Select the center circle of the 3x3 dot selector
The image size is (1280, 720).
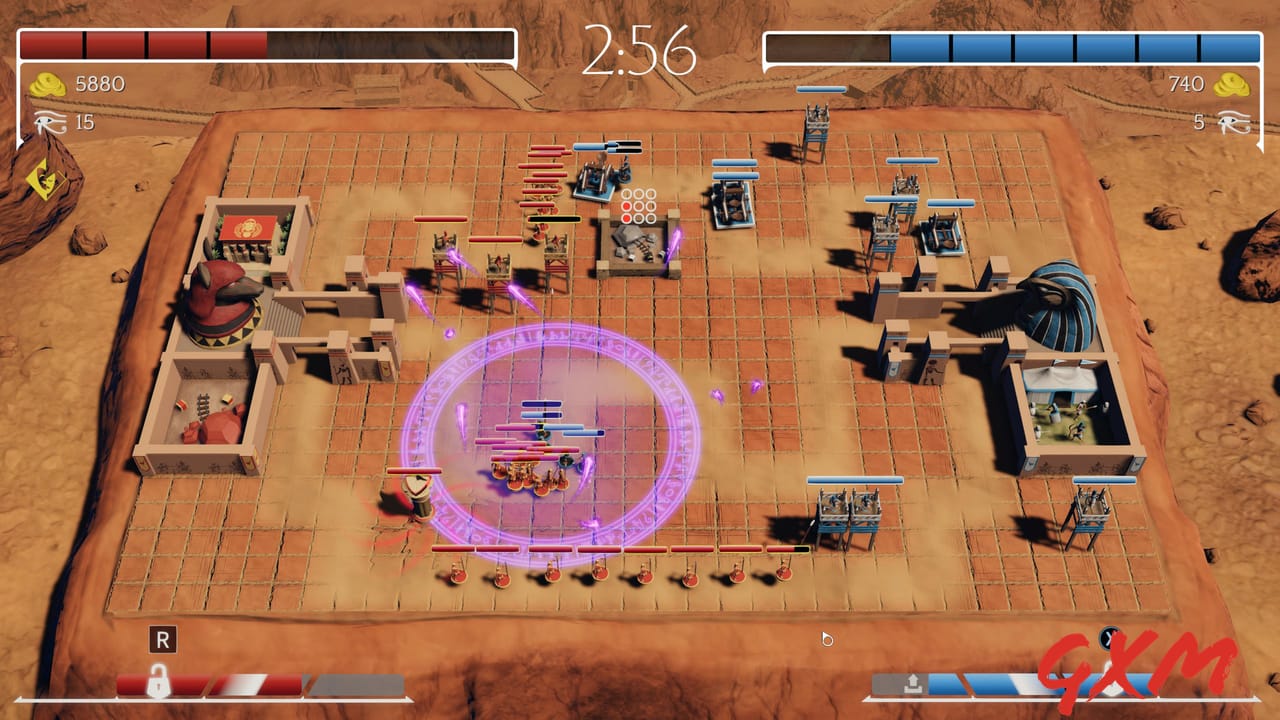(x=639, y=206)
